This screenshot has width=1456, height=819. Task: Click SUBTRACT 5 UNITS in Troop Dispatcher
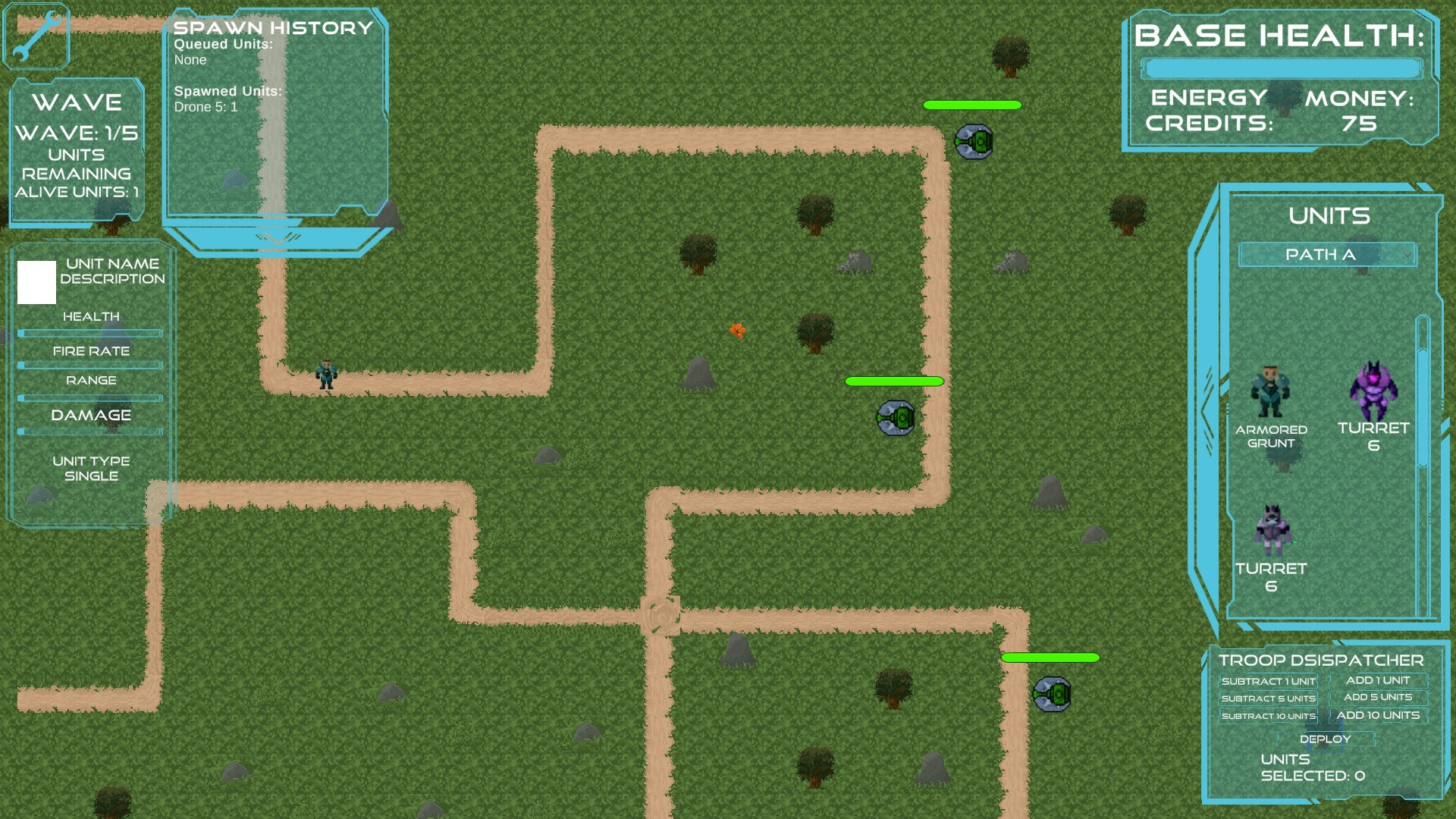pos(1269,698)
